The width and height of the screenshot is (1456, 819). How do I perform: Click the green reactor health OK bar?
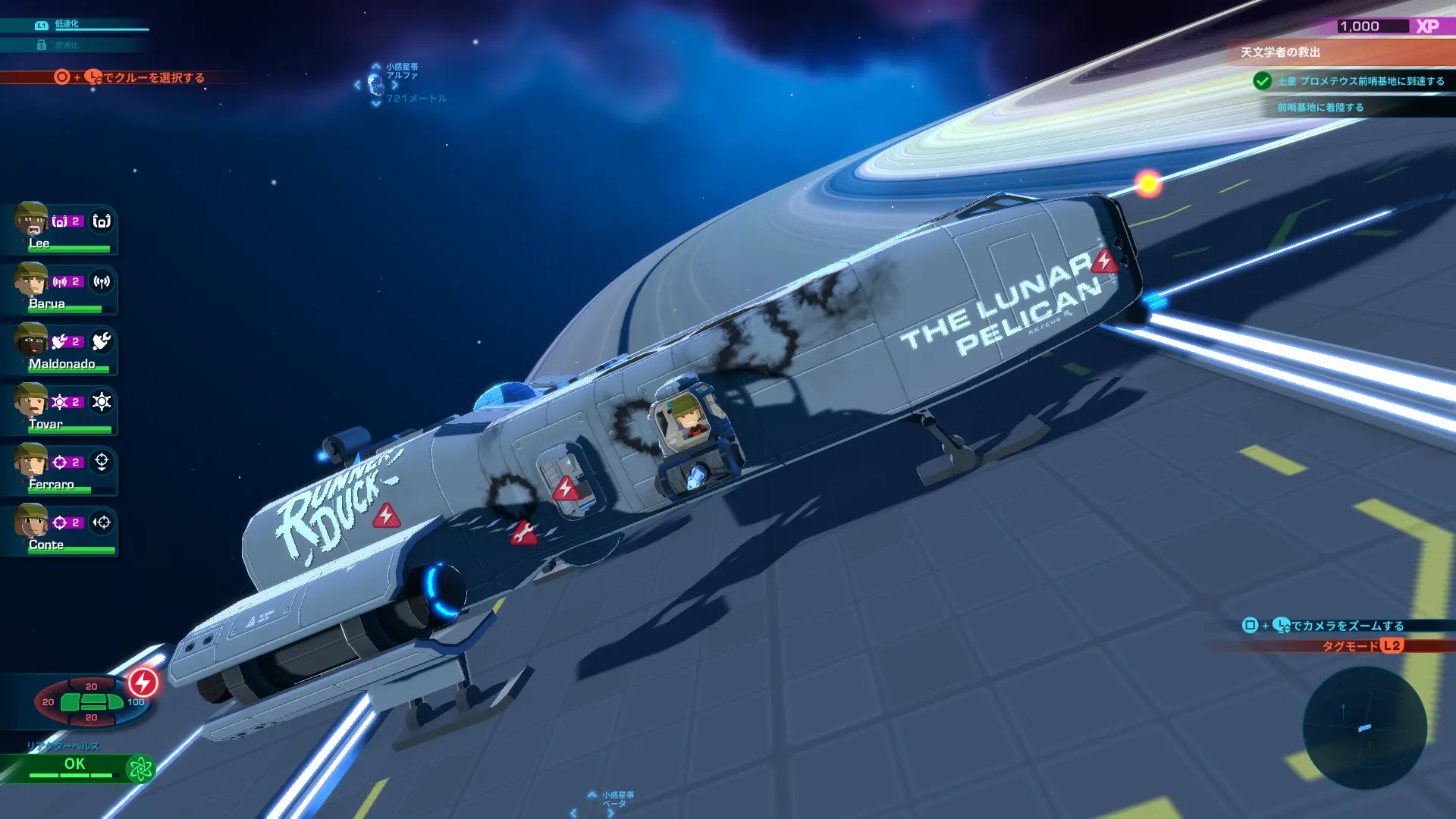pyautogui.click(x=74, y=764)
